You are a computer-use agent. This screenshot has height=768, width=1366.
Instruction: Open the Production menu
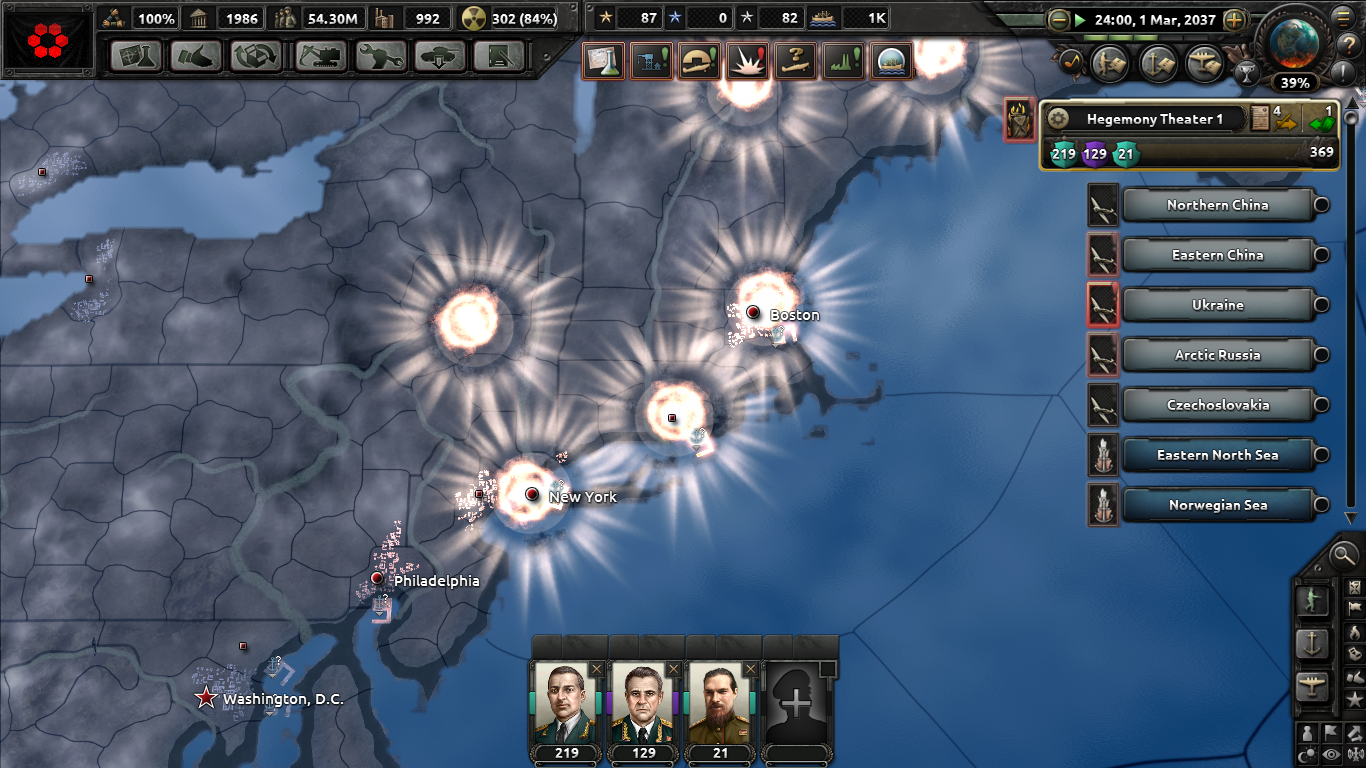click(x=379, y=57)
